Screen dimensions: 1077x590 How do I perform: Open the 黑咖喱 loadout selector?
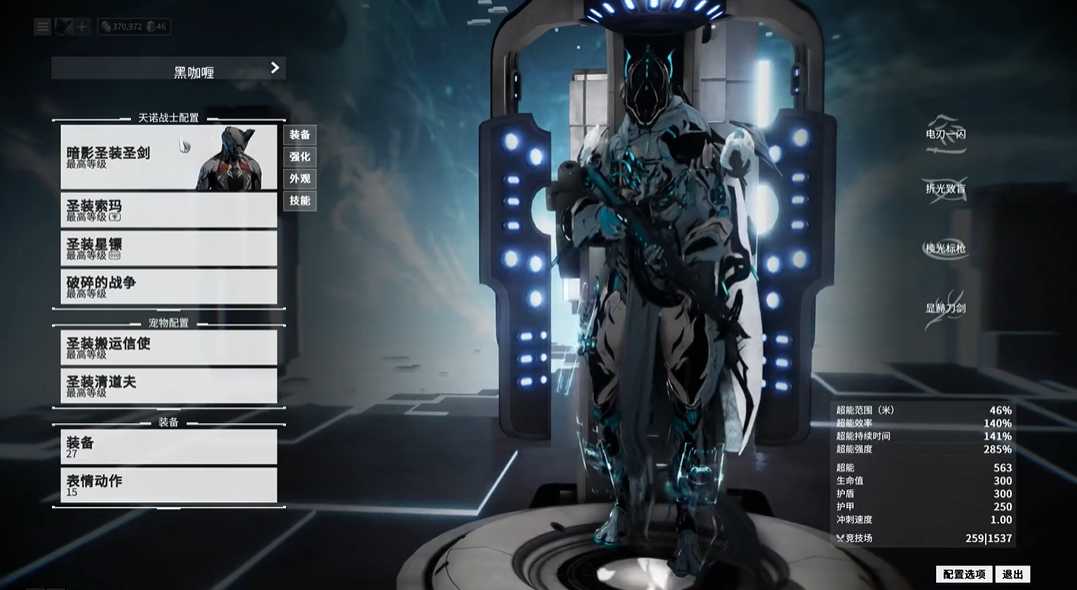point(168,69)
